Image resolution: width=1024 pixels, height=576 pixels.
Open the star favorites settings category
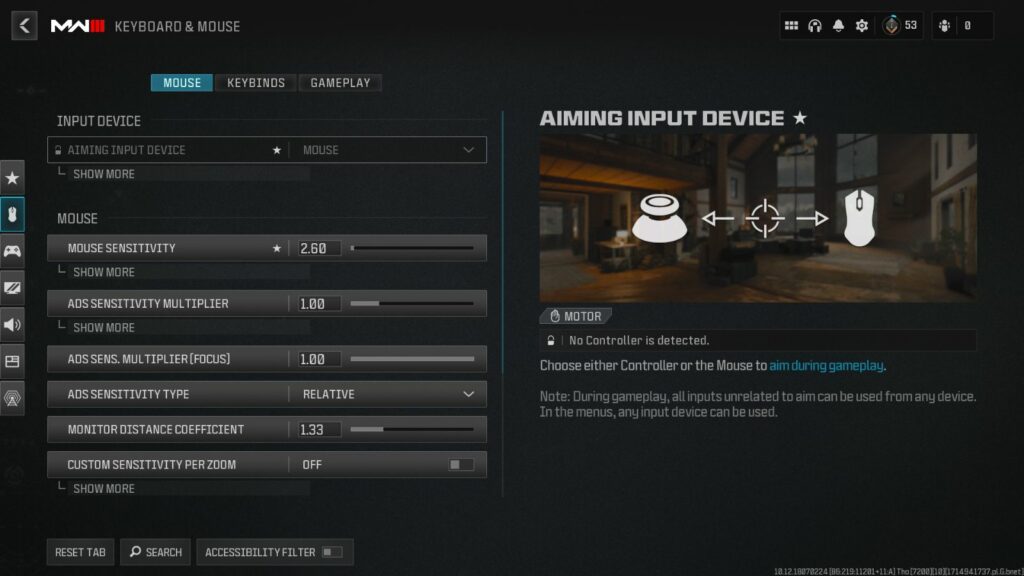[x=12, y=178]
